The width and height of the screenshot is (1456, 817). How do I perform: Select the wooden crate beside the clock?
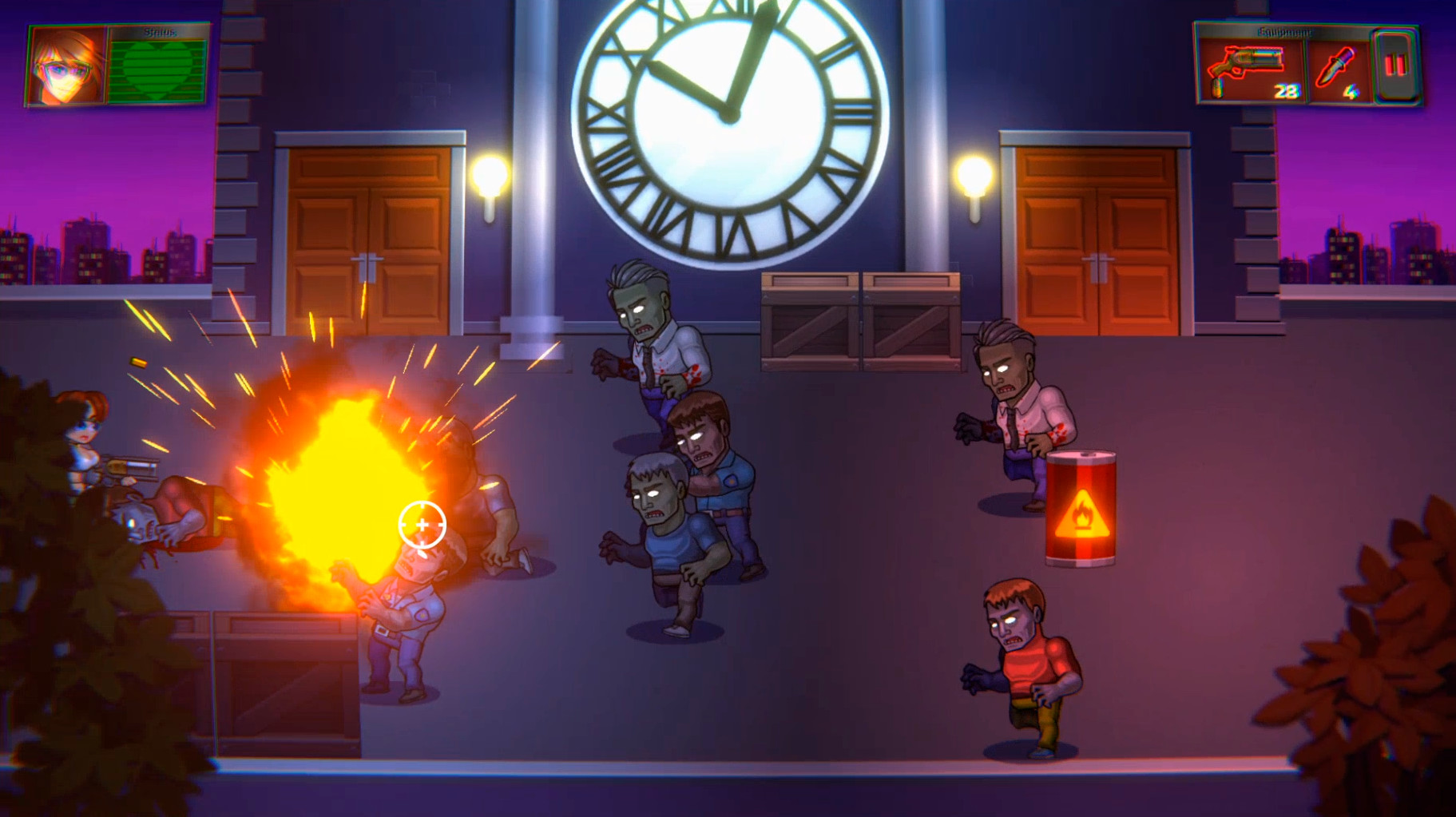811,323
